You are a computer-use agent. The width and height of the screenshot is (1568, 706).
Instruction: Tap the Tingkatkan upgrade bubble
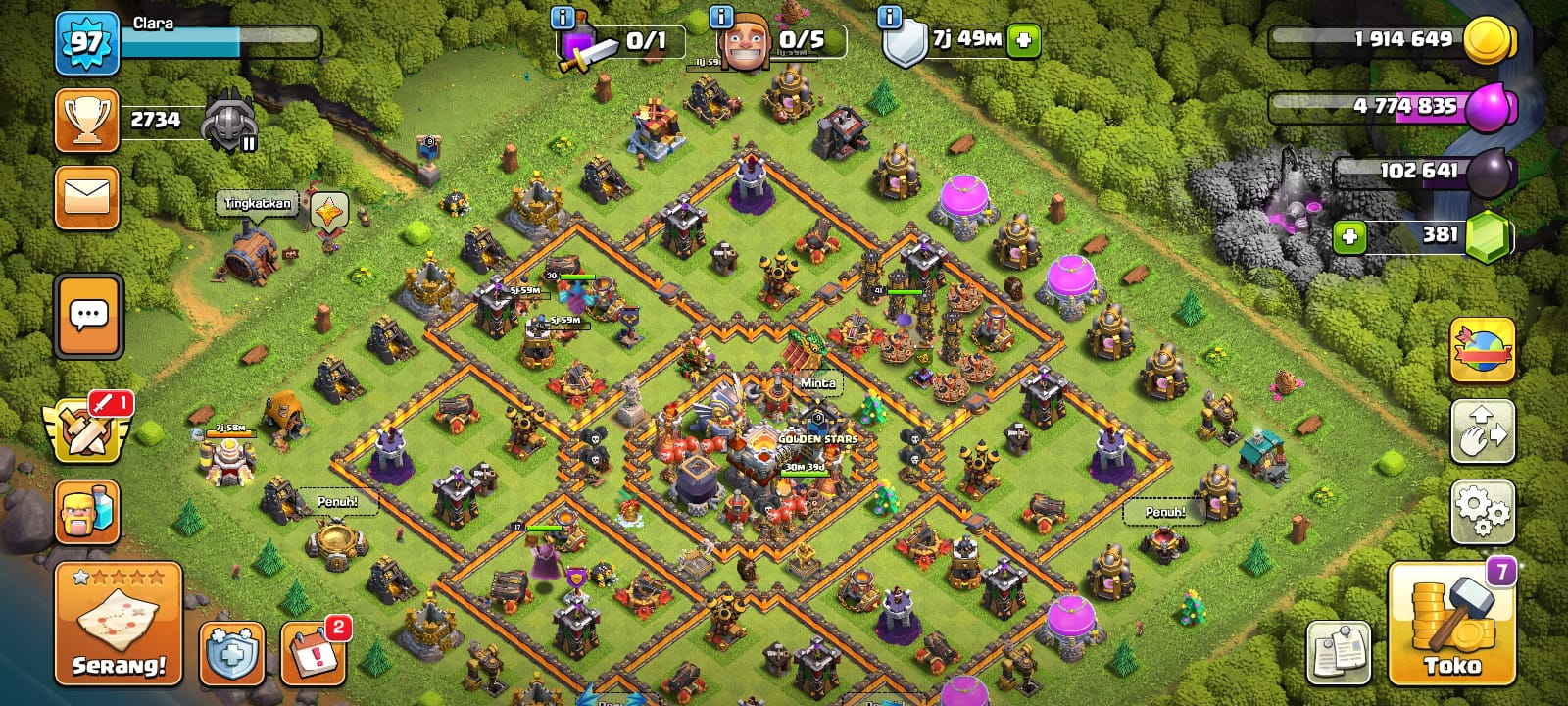tap(258, 203)
